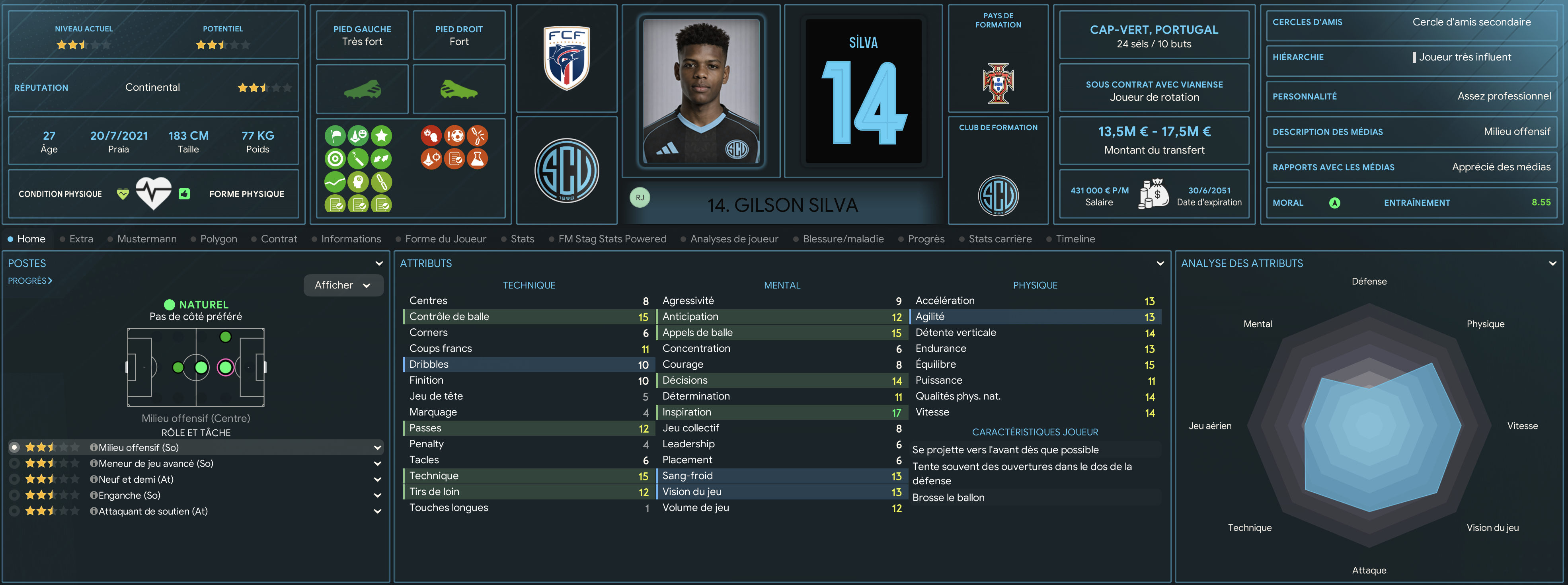
Task: Open the Contrat tab
Action: tap(279, 239)
